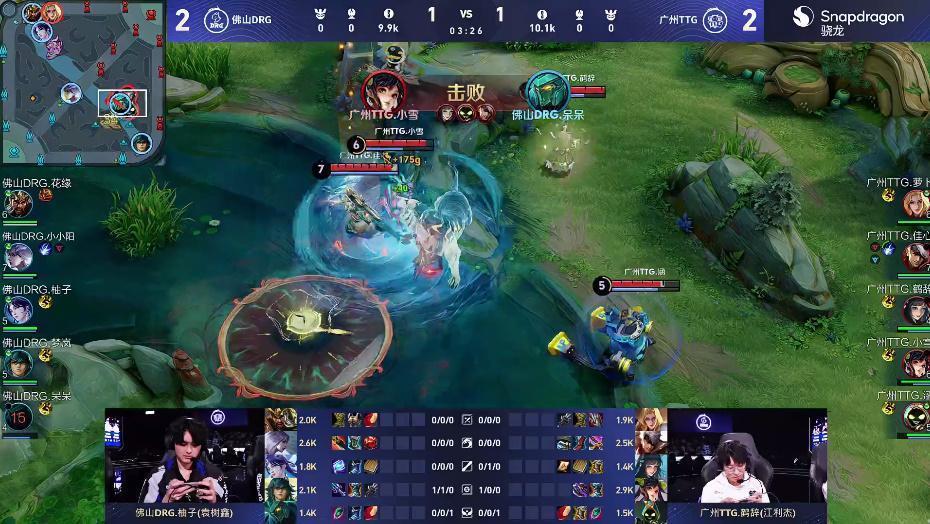Select player 佛山DRG.花缘's hero portrait
The height and width of the screenshot is (524, 930).
pos(19,203)
